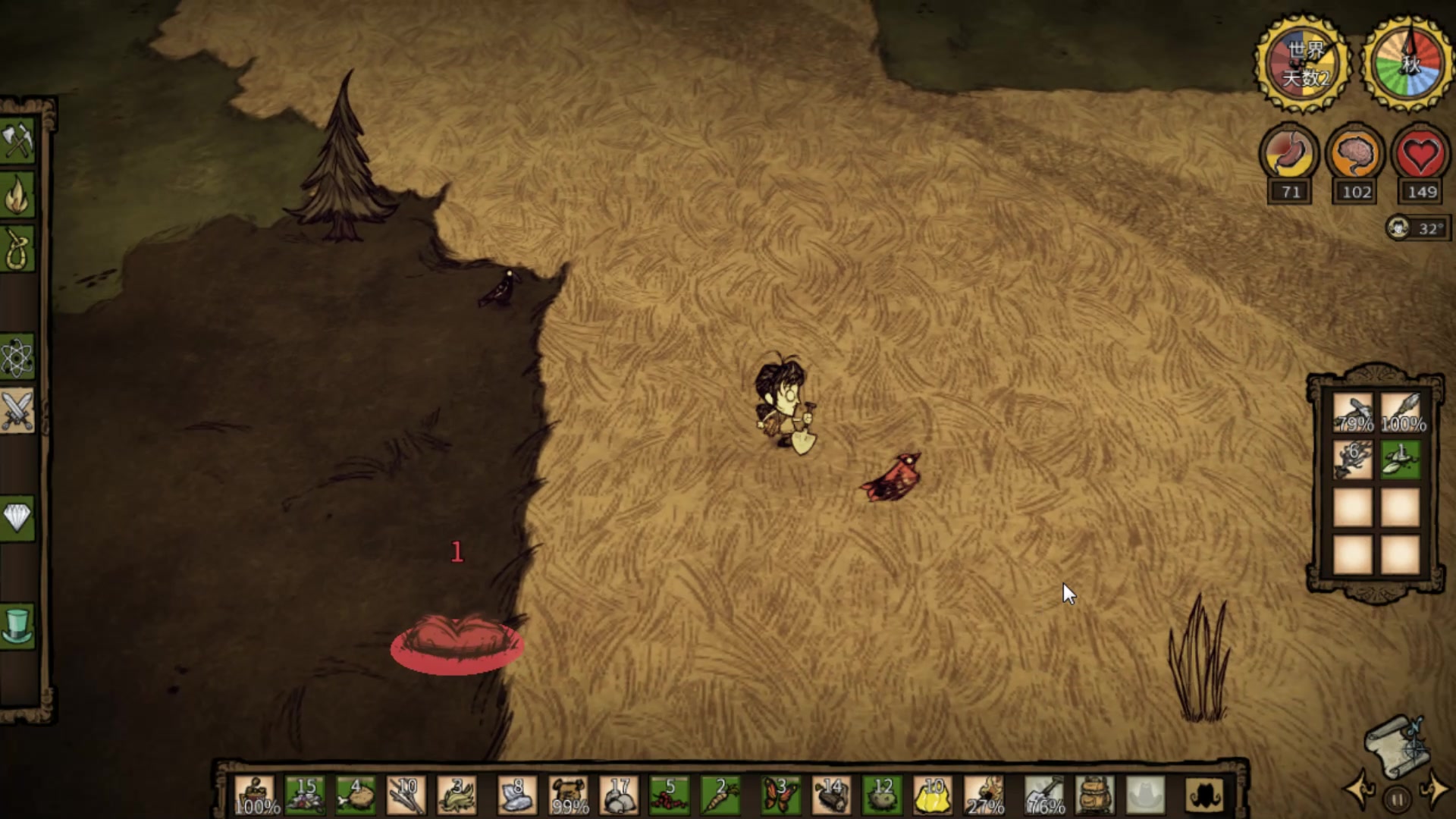1456x819 pixels.
Task: Open the Fight crossed-swords crafting tab
Action: [x=17, y=410]
